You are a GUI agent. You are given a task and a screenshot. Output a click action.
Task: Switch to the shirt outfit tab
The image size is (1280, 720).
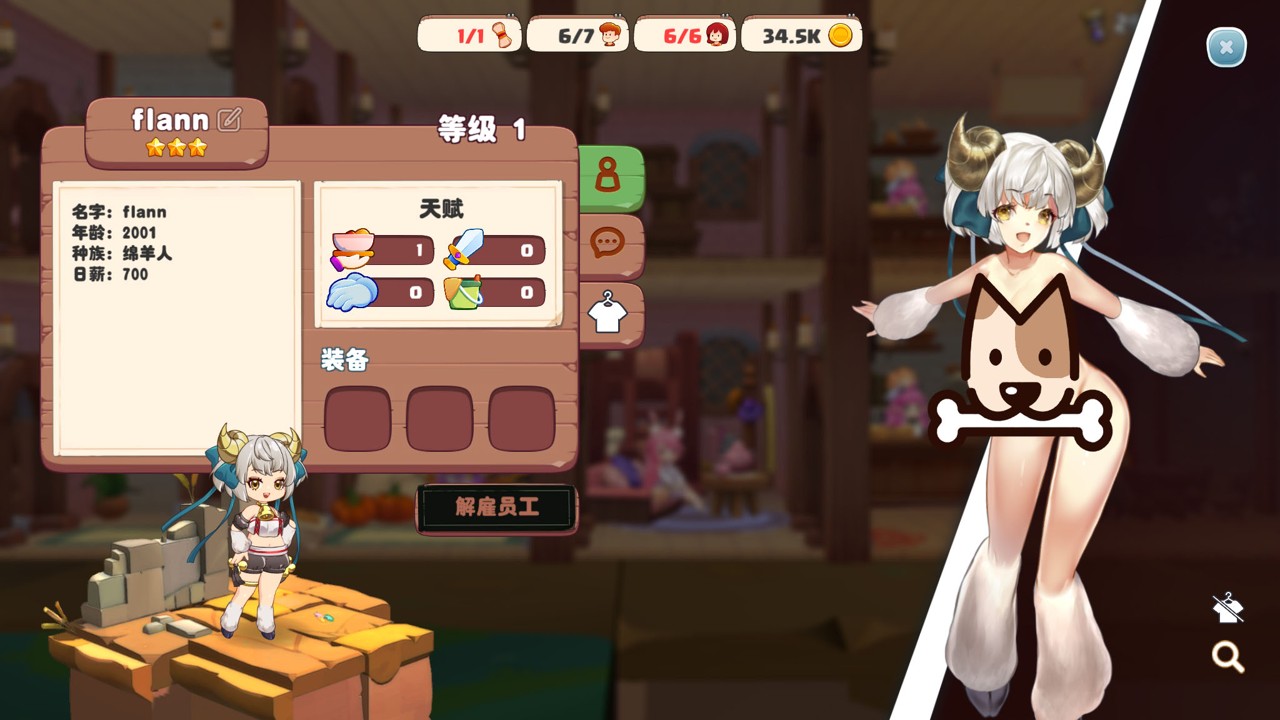click(x=607, y=313)
